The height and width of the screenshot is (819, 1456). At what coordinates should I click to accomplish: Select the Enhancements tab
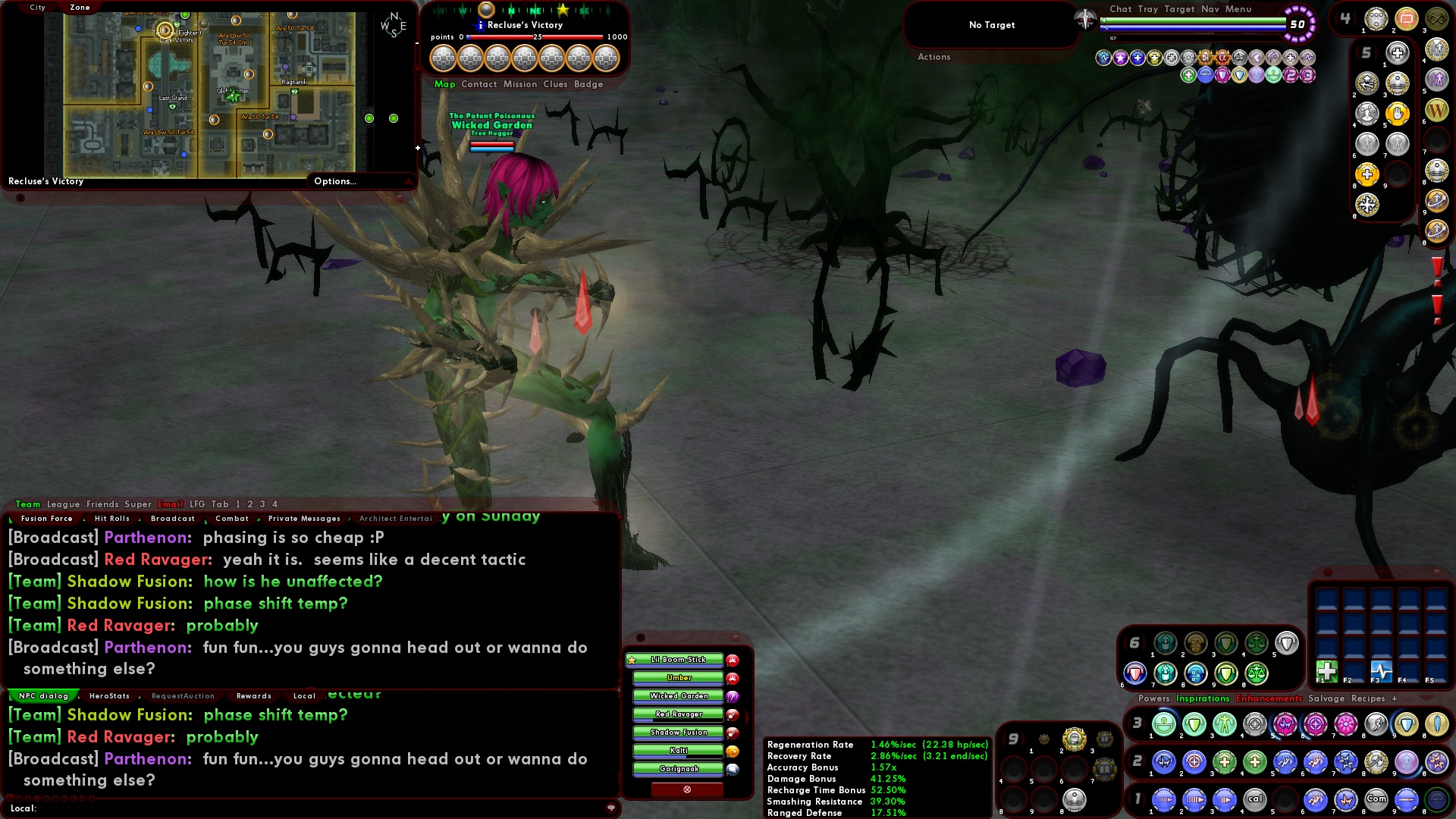pos(1269,698)
